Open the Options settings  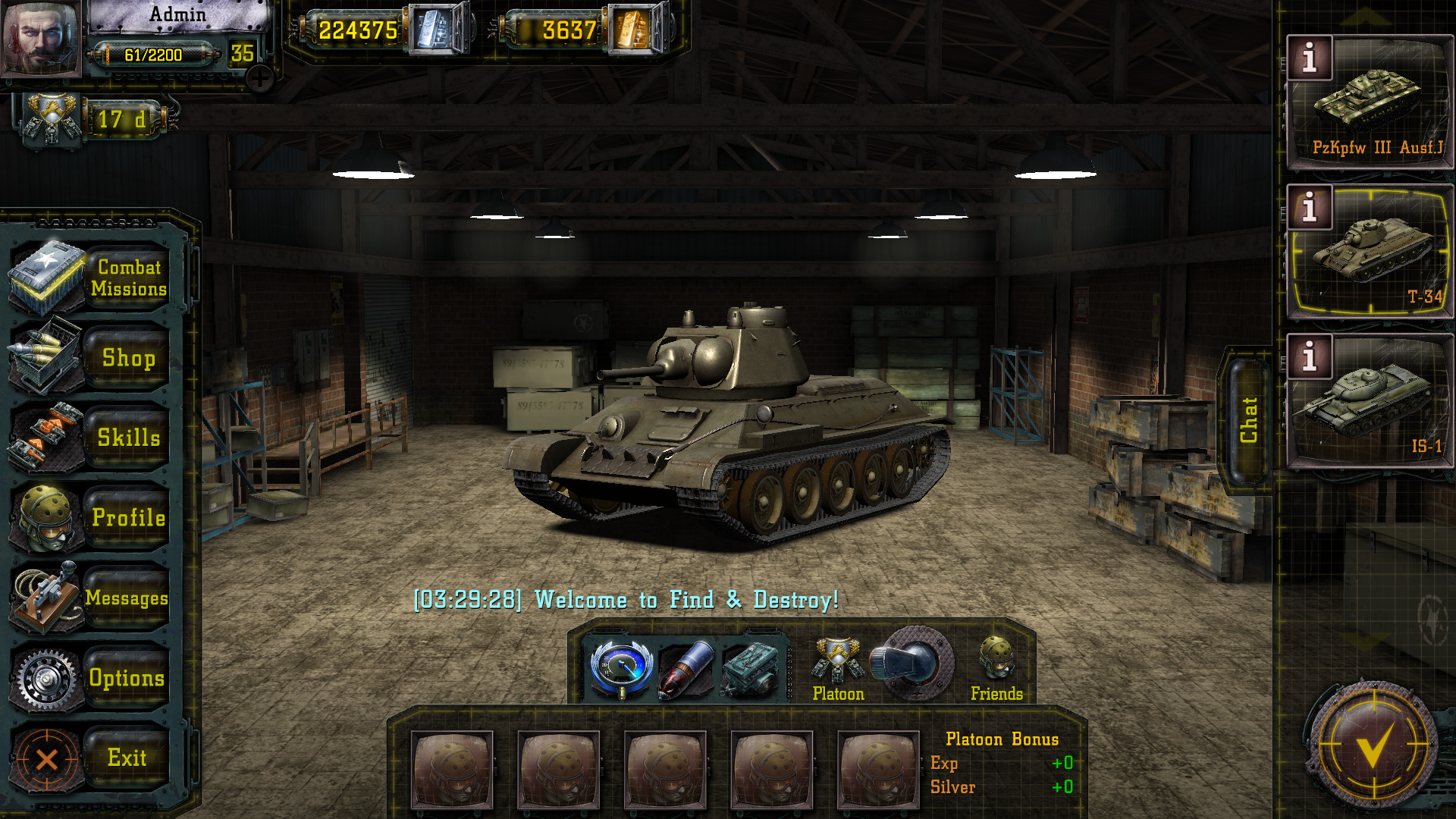tap(127, 679)
